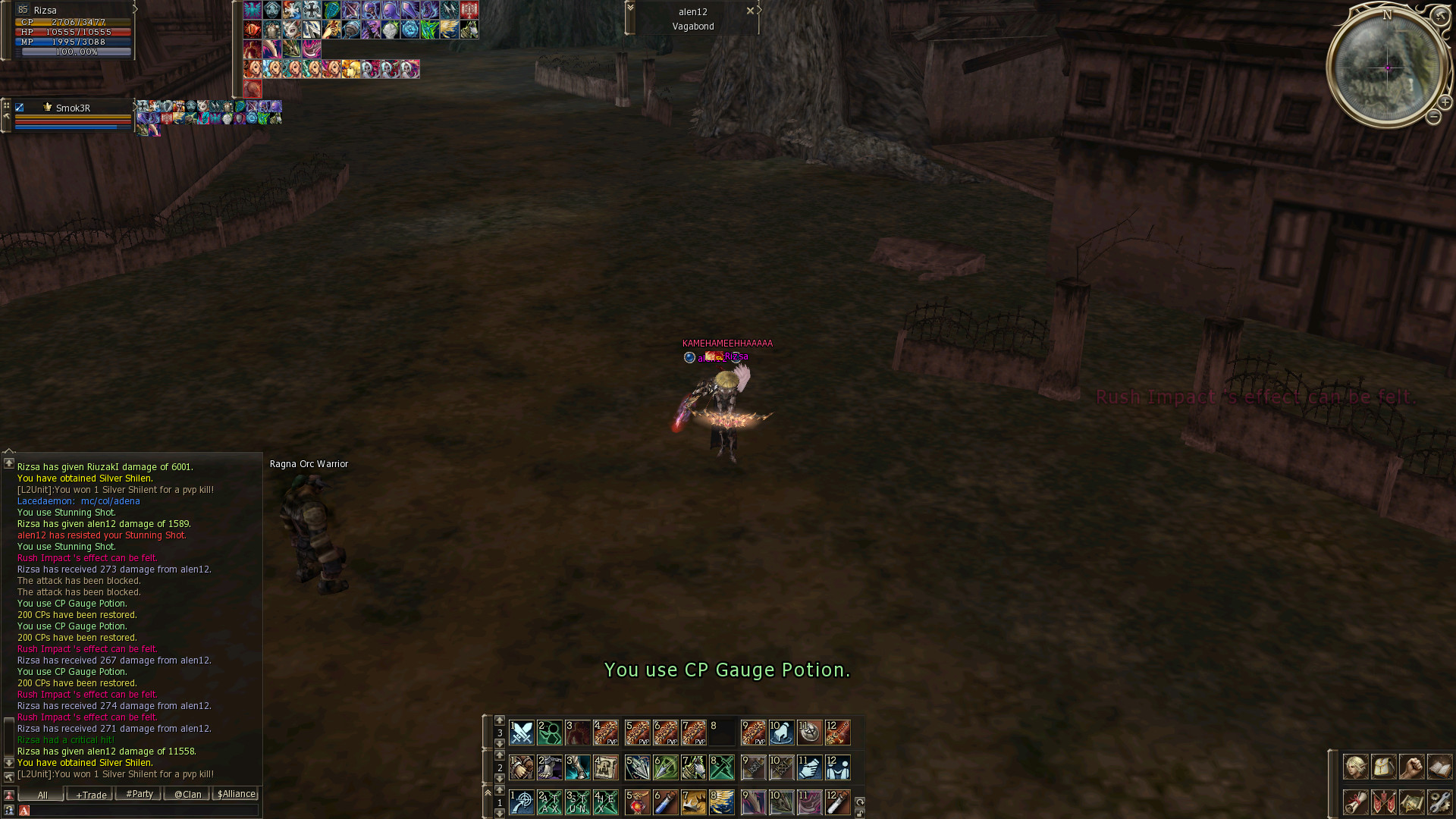Open the actions fist icon
The image size is (1456, 819).
[x=1411, y=767]
